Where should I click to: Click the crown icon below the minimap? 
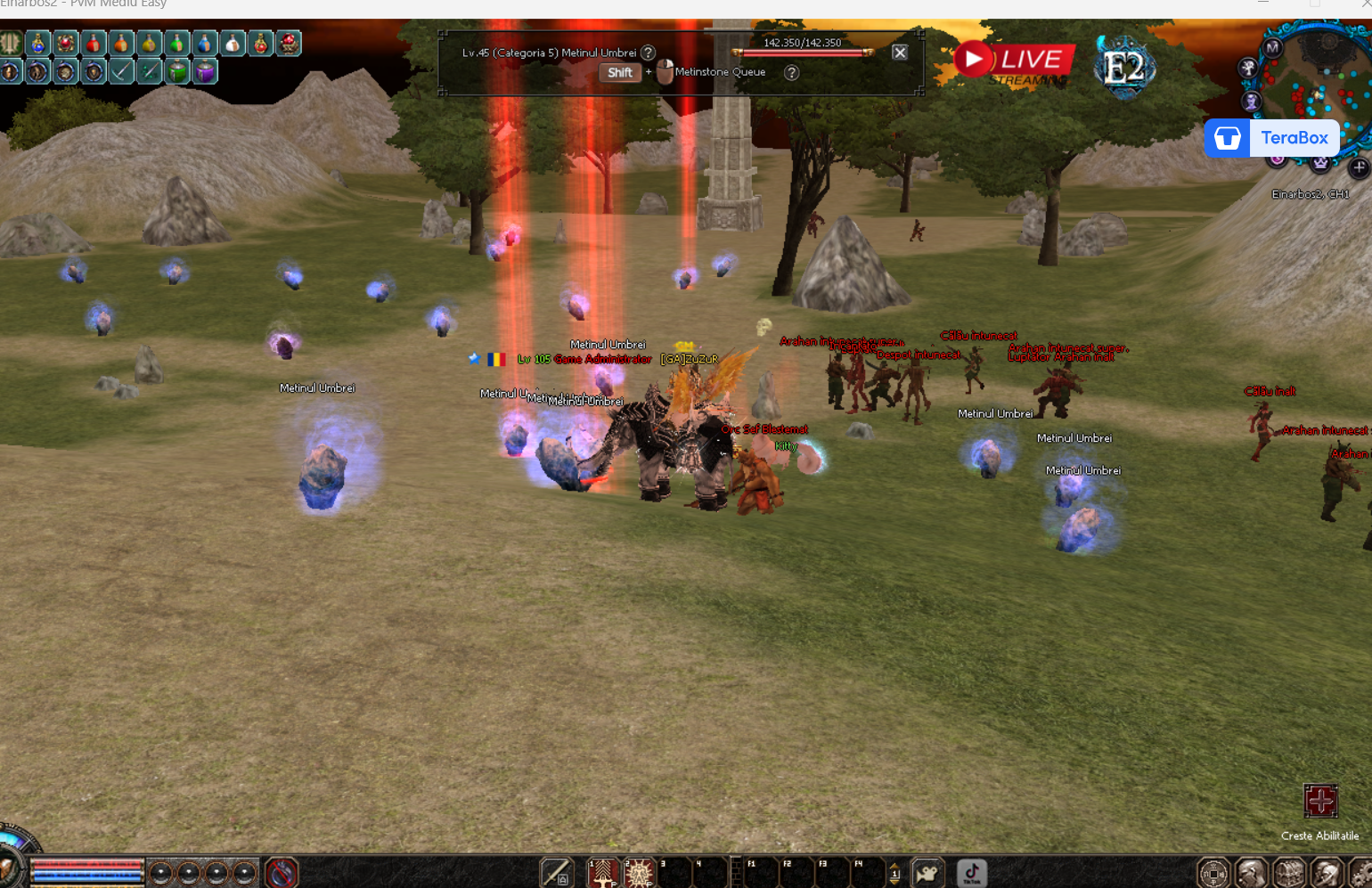(1320, 163)
